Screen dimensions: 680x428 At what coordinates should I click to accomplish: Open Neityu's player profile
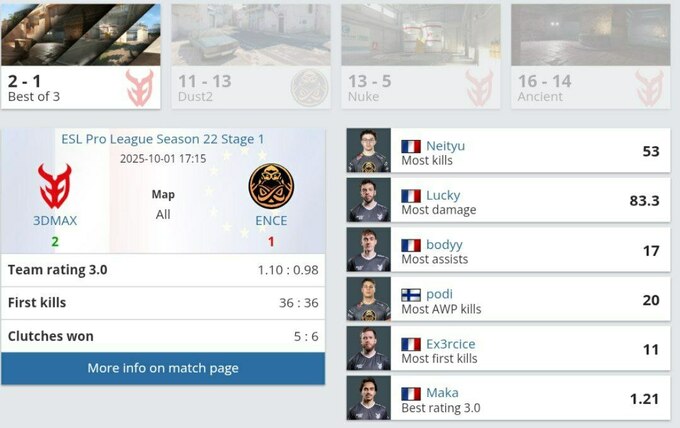445,145
